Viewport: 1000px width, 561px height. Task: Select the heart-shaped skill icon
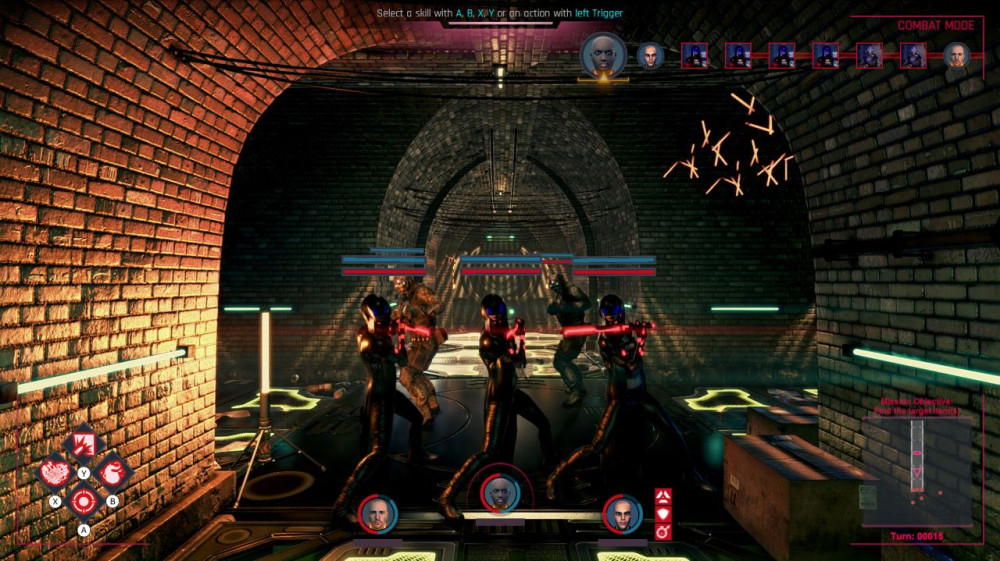55,471
